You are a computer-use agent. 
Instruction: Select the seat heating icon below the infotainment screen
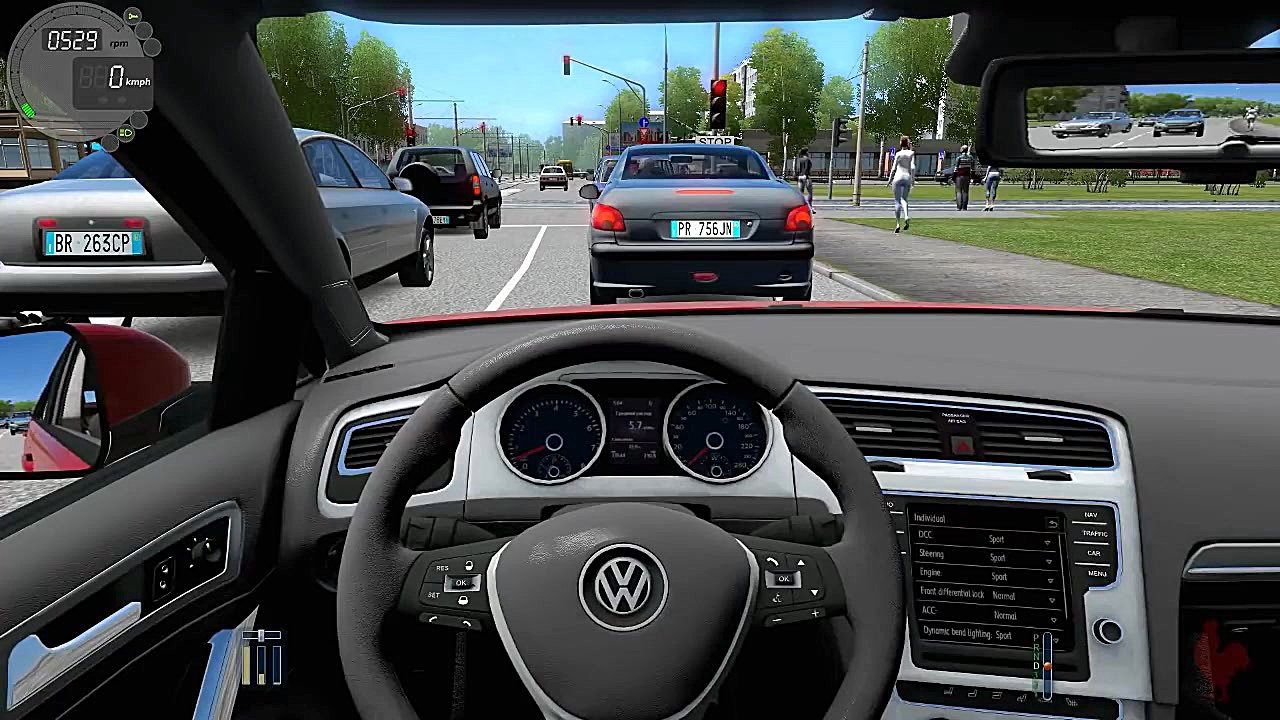(x=974, y=692)
